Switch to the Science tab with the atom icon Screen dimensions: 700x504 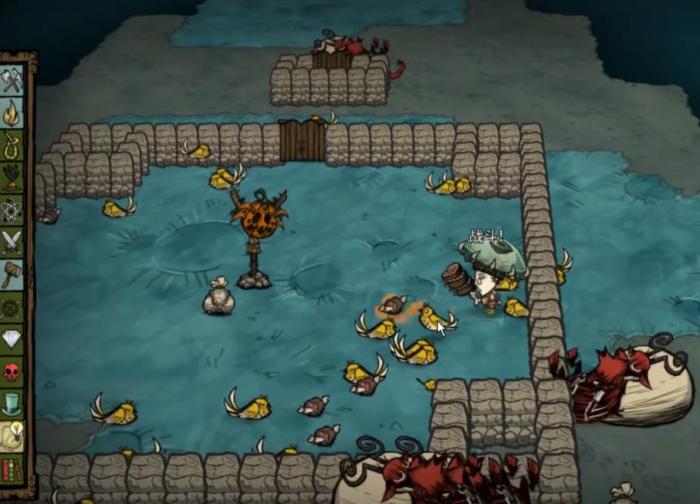pyautogui.click(x=13, y=210)
